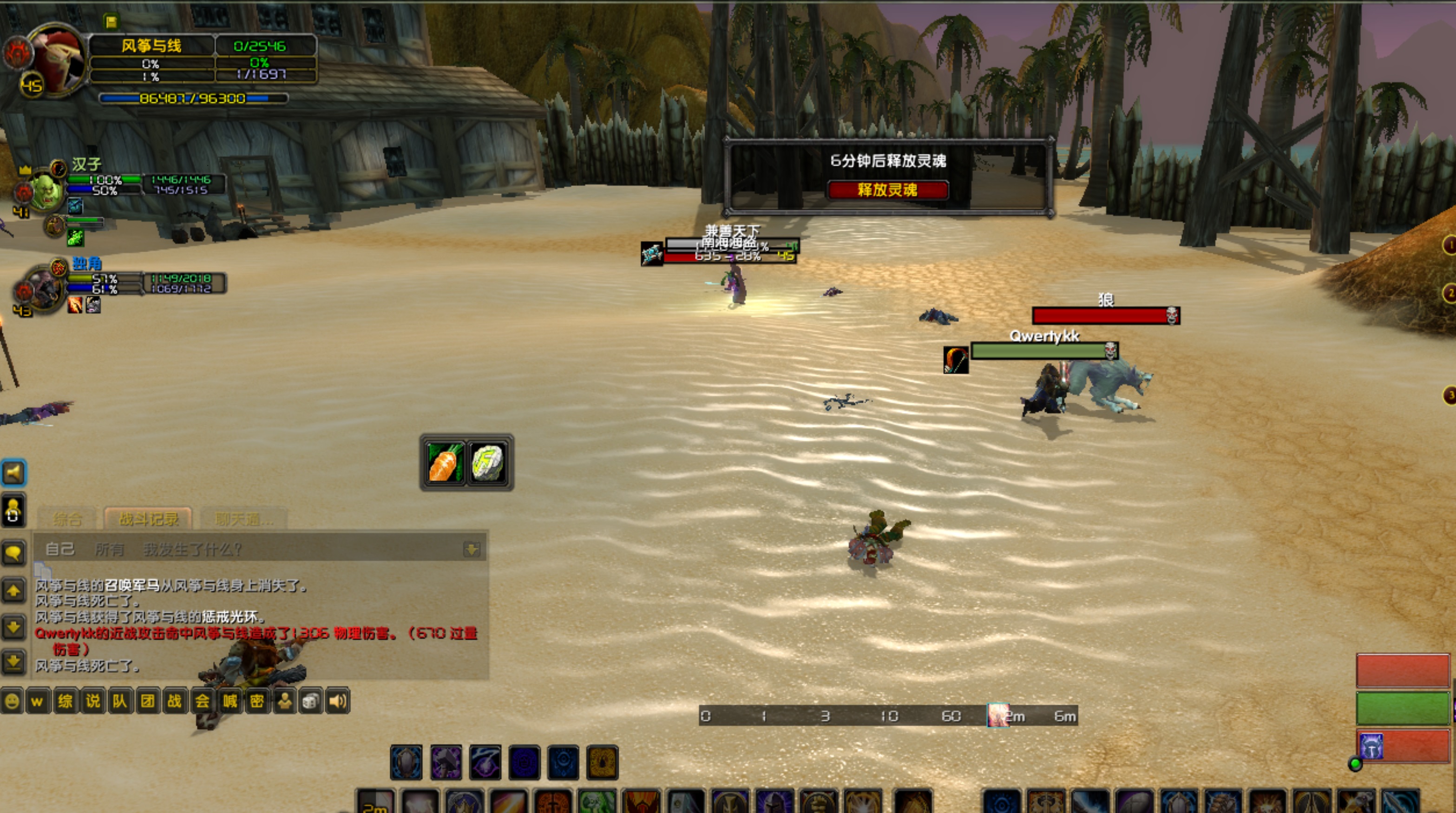Image resolution: width=1456 pixels, height=813 pixels.
Task: Choose the 喊 yell channel button
Action: pos(230,702)
